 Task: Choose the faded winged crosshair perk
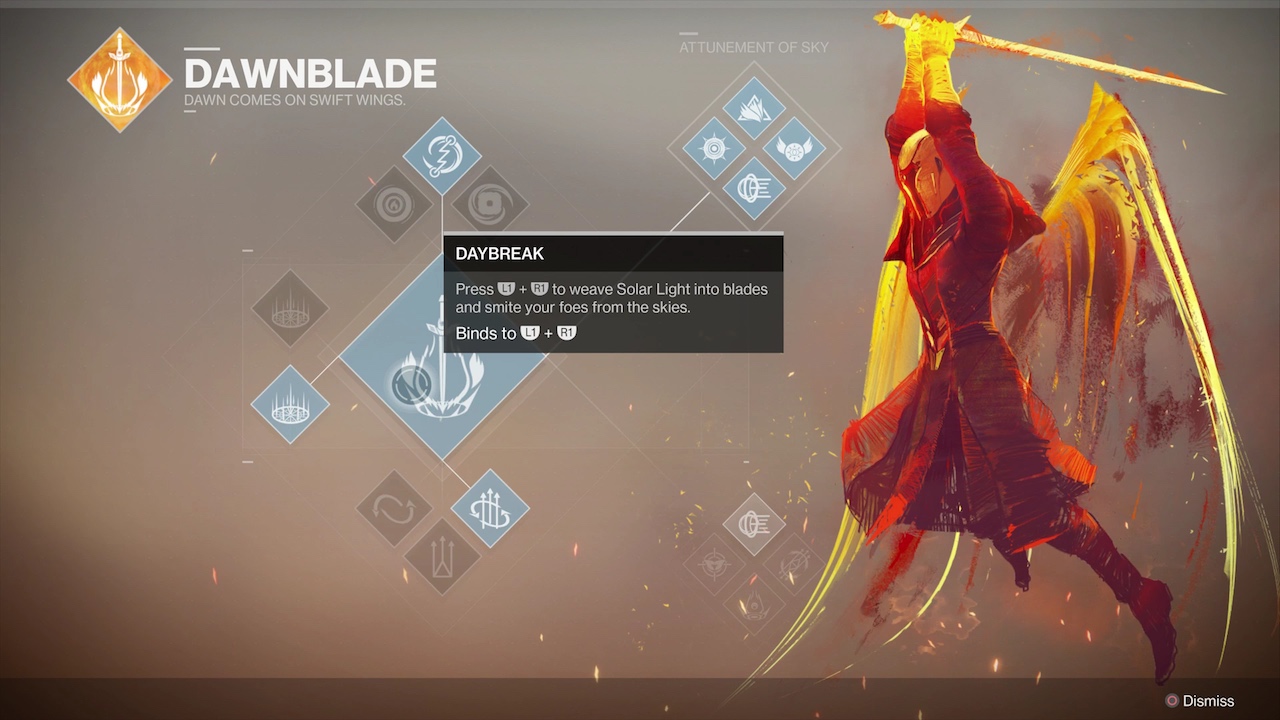714,564
